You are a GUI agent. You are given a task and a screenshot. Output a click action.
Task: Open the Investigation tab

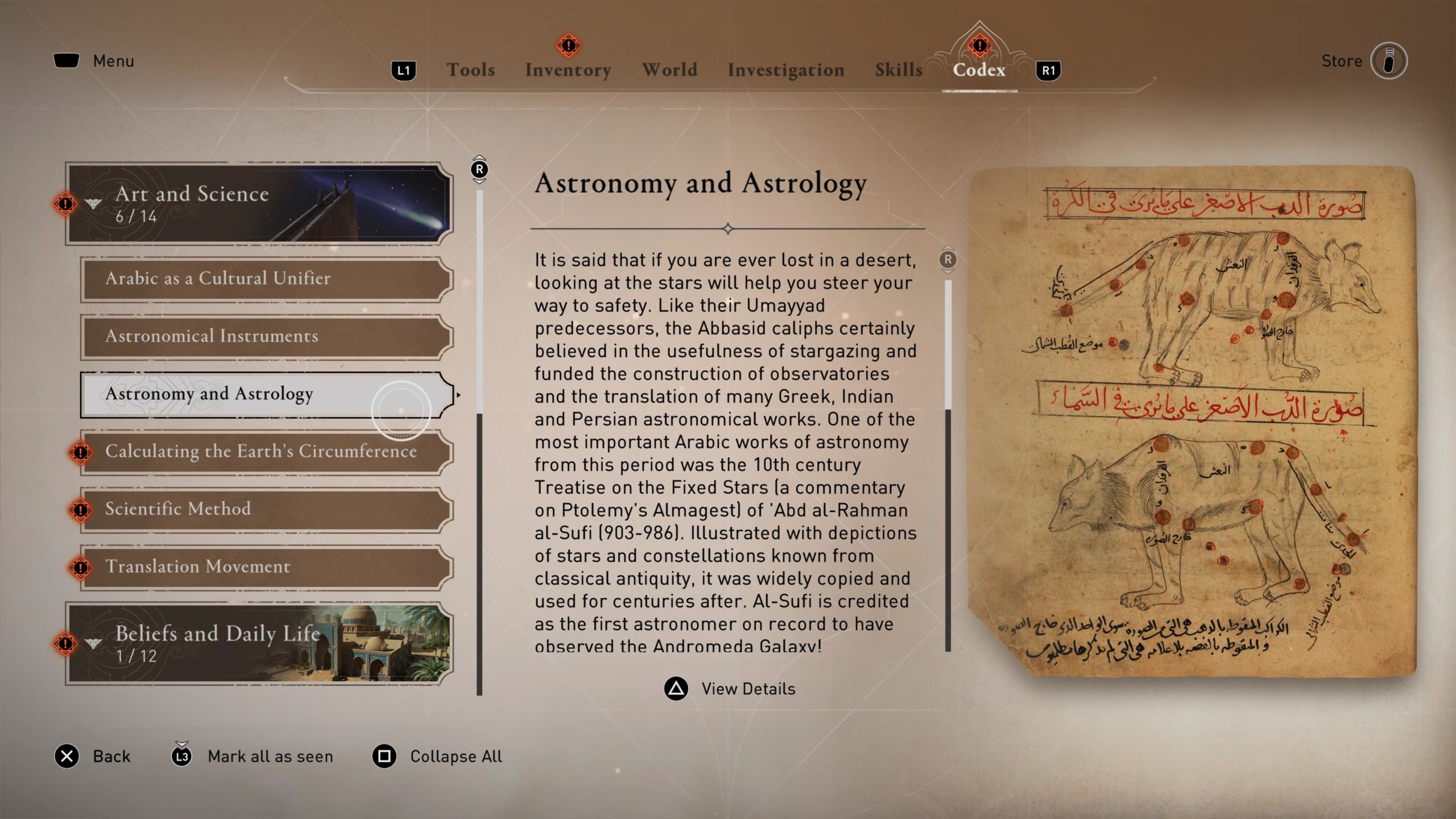point(785,69)
